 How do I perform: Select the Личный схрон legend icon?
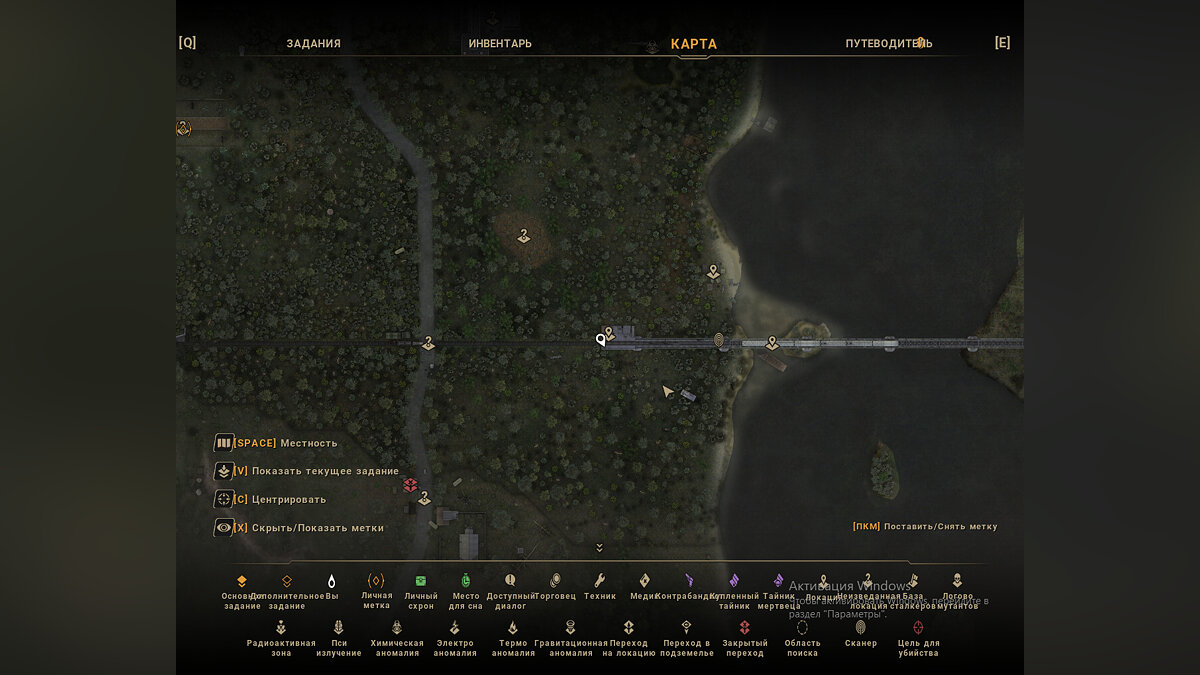tap(421, 581)
